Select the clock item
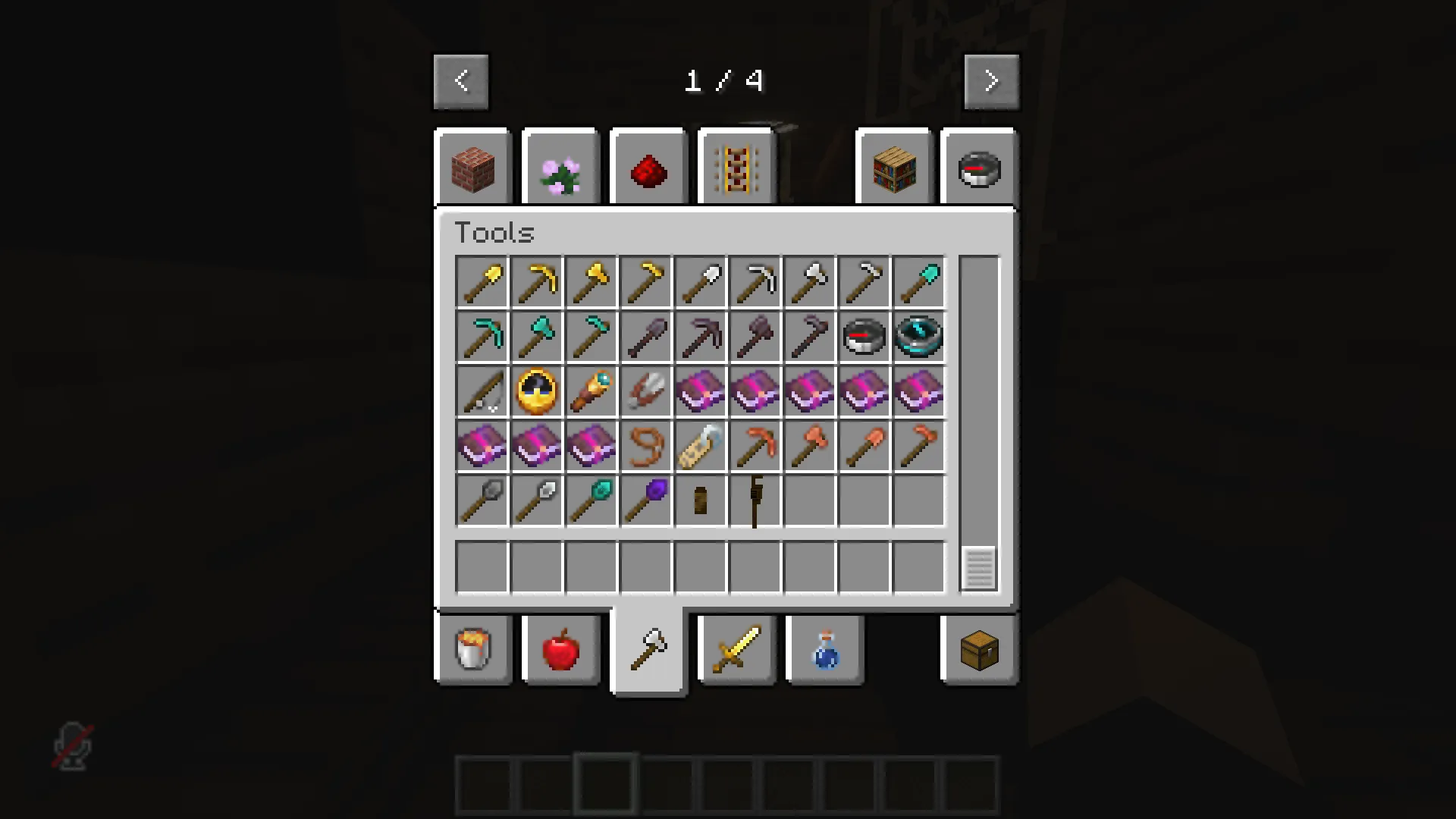This screenshot has height=819, width=1456. pos(537,391)
